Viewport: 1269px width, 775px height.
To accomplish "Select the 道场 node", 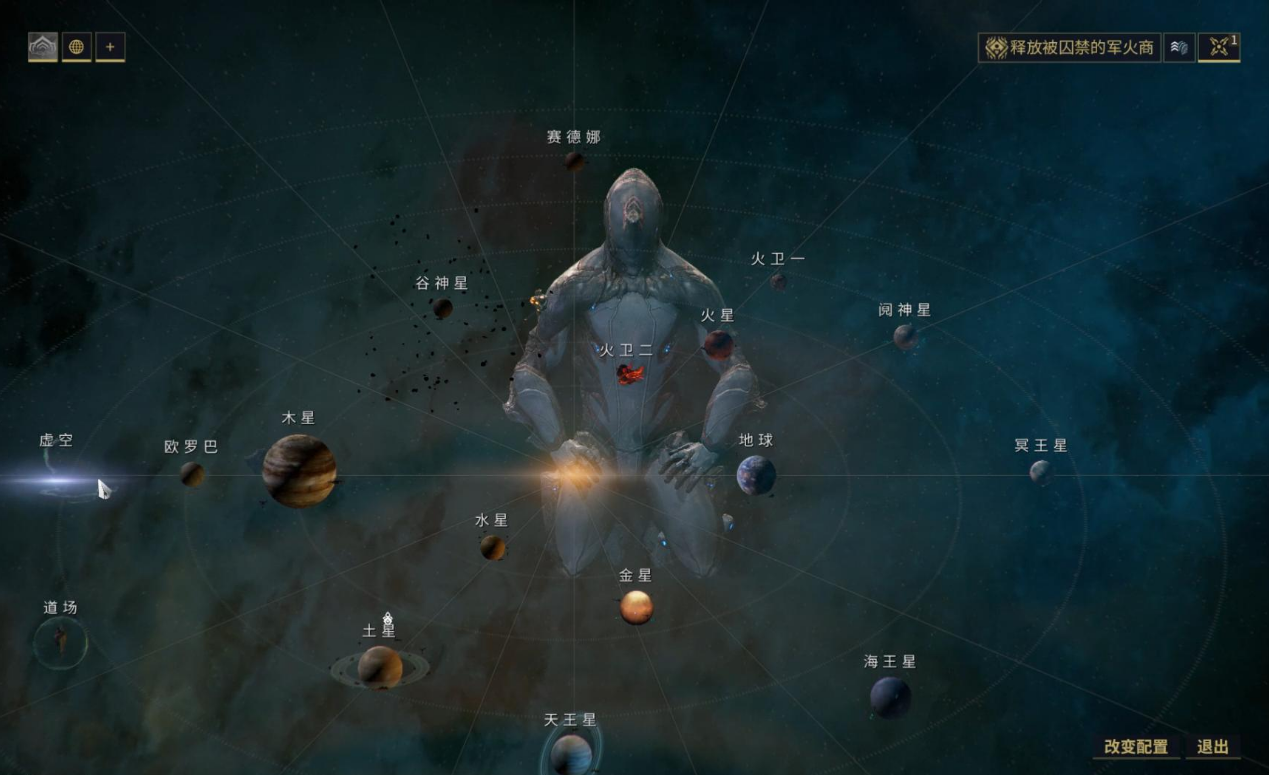I will tap(60, 641).
